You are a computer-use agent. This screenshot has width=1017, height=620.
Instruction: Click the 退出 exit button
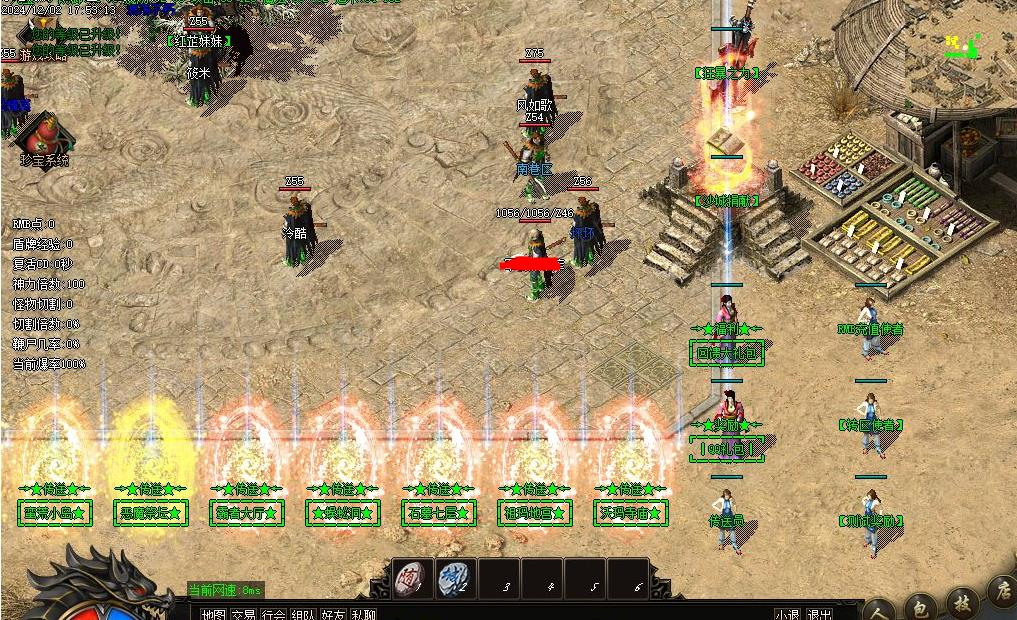(820, 614)
